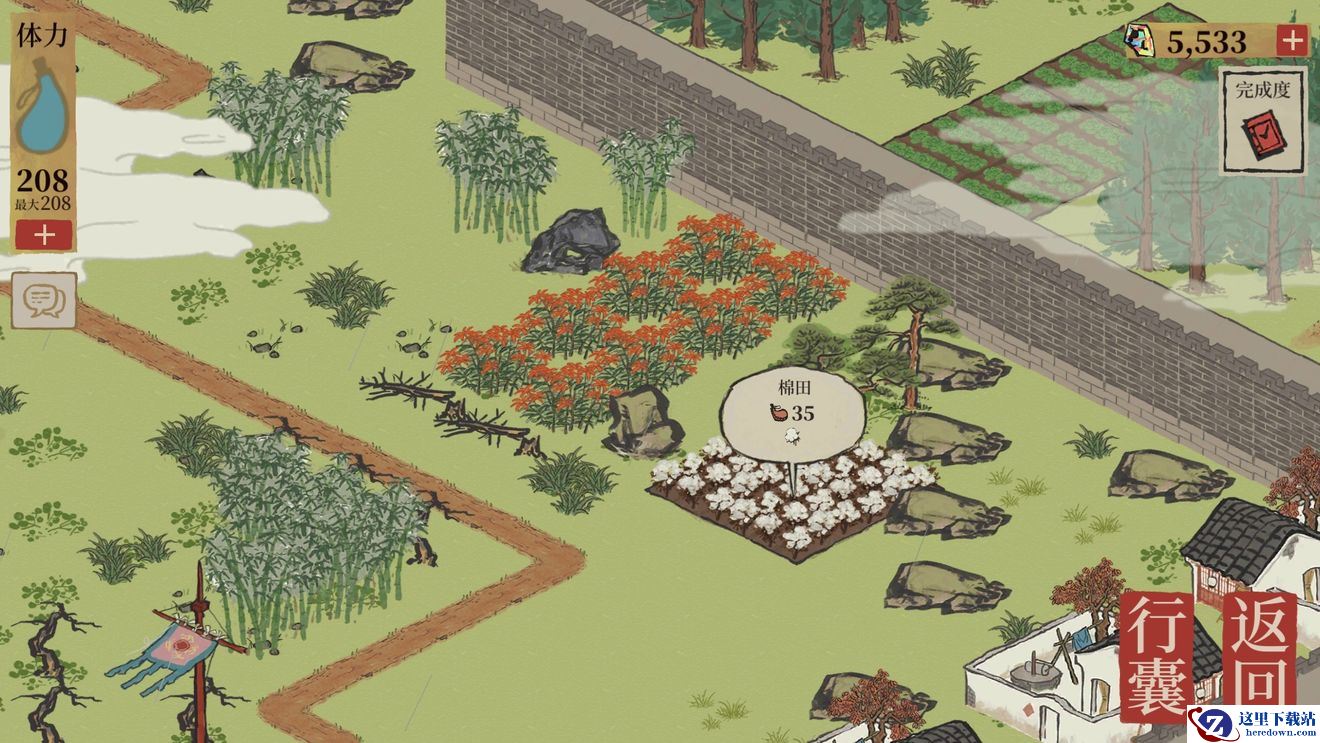Viewport: 1320px width, 743px height.
Task: Add stamina with the red plus button
Action: pyautogui.click(x=43, y=235)
